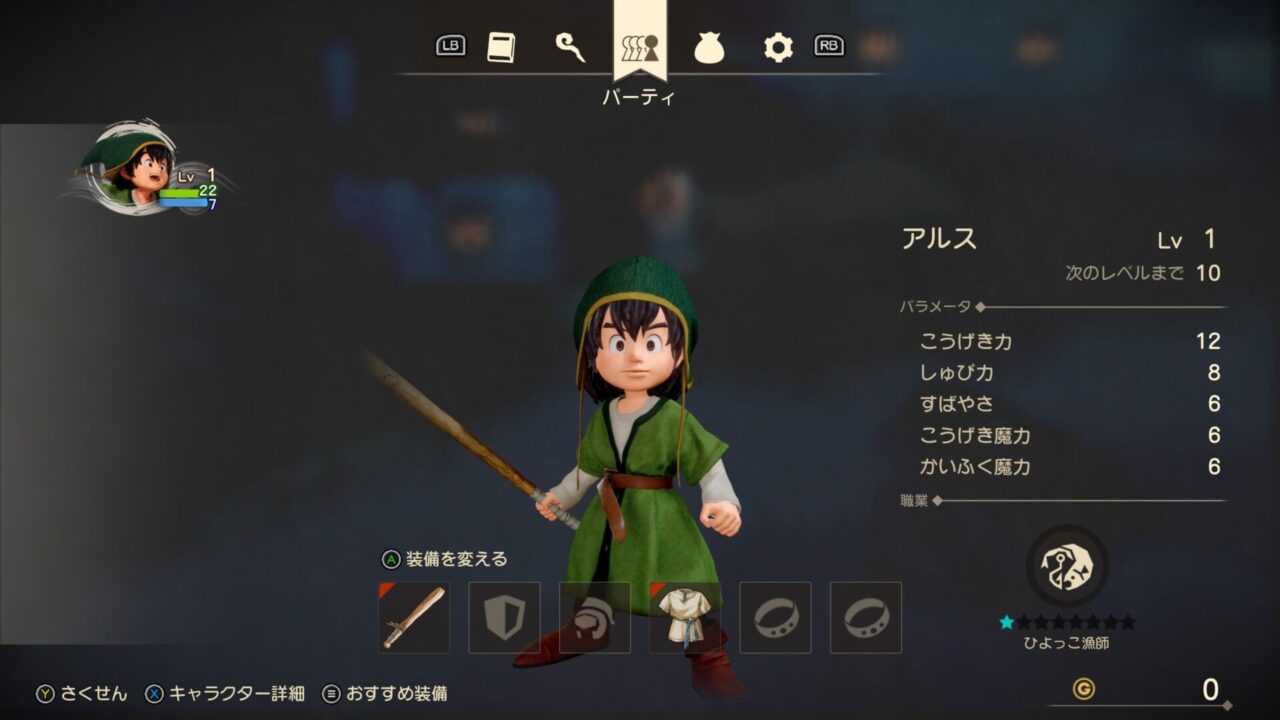The width and height of the screenshot is (1280, 720).
Task: Choose おすすめ装備 recommended equipment
Action: tap(385, 694)
